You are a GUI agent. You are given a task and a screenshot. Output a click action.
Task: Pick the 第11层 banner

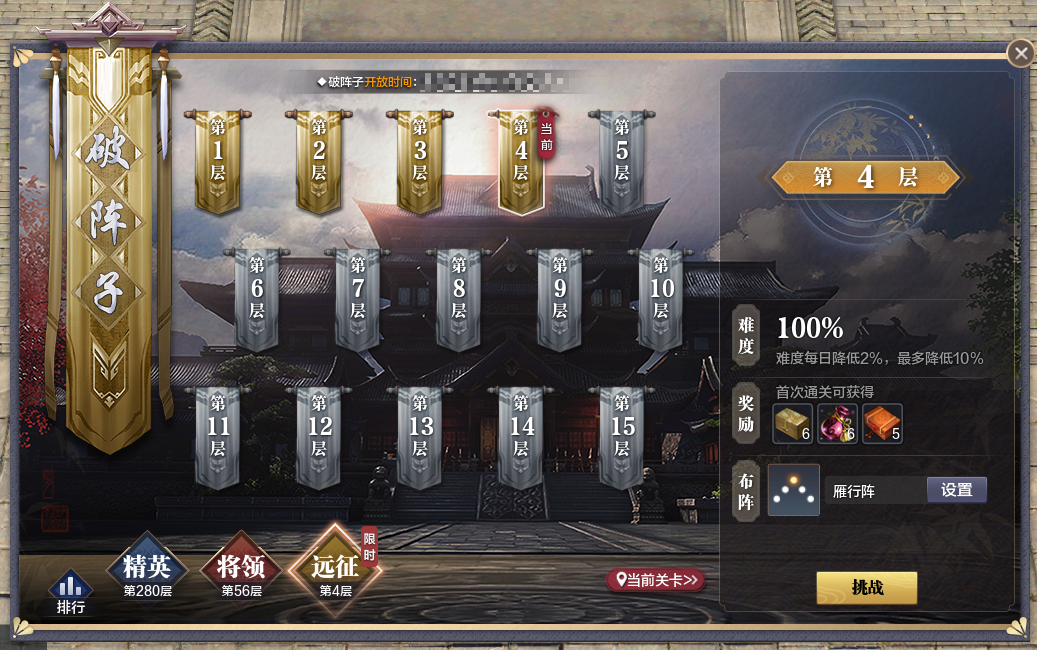point(218,435)
